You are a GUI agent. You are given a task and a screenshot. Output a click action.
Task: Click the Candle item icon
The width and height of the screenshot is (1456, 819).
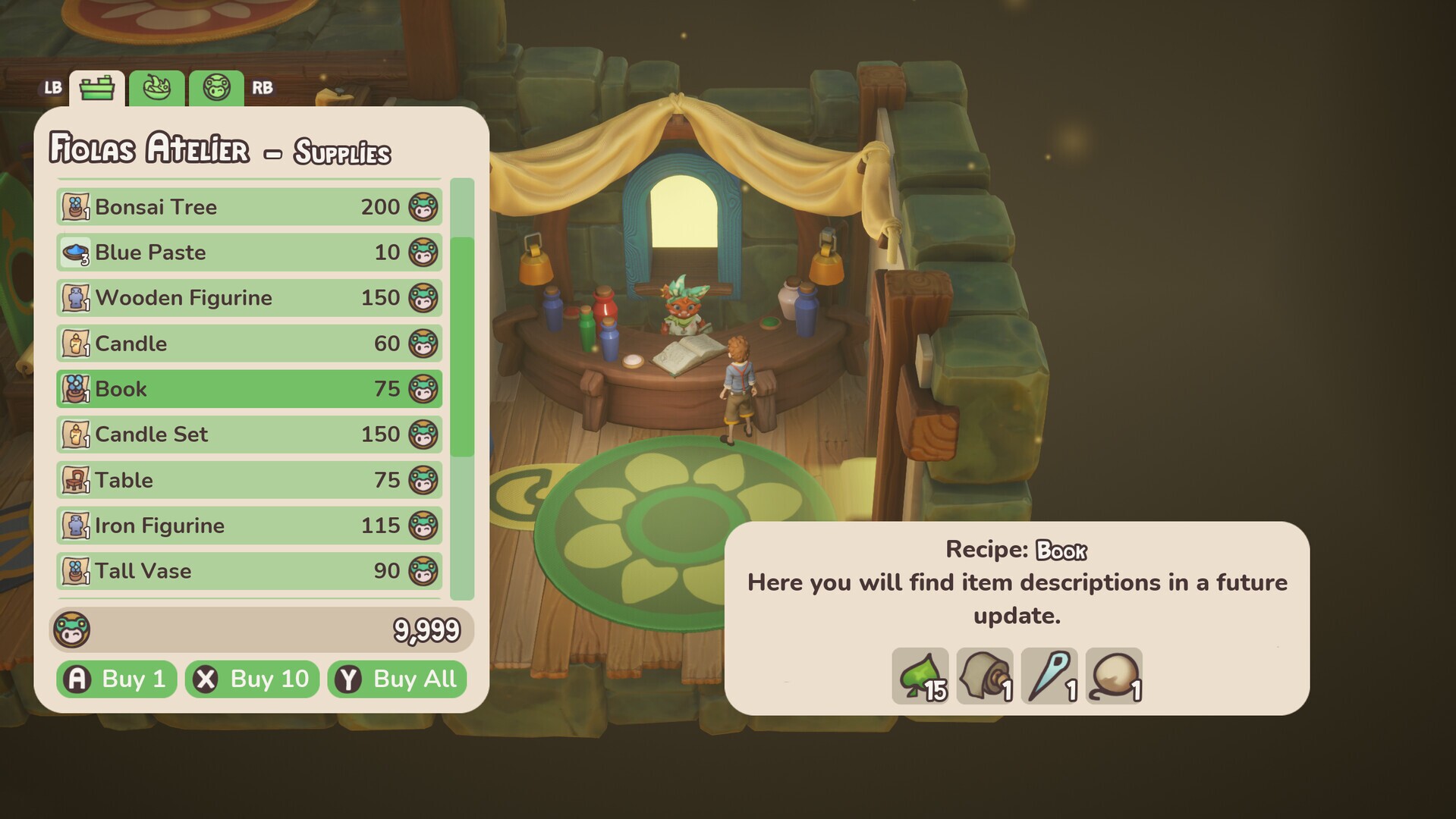pos(76,343)
